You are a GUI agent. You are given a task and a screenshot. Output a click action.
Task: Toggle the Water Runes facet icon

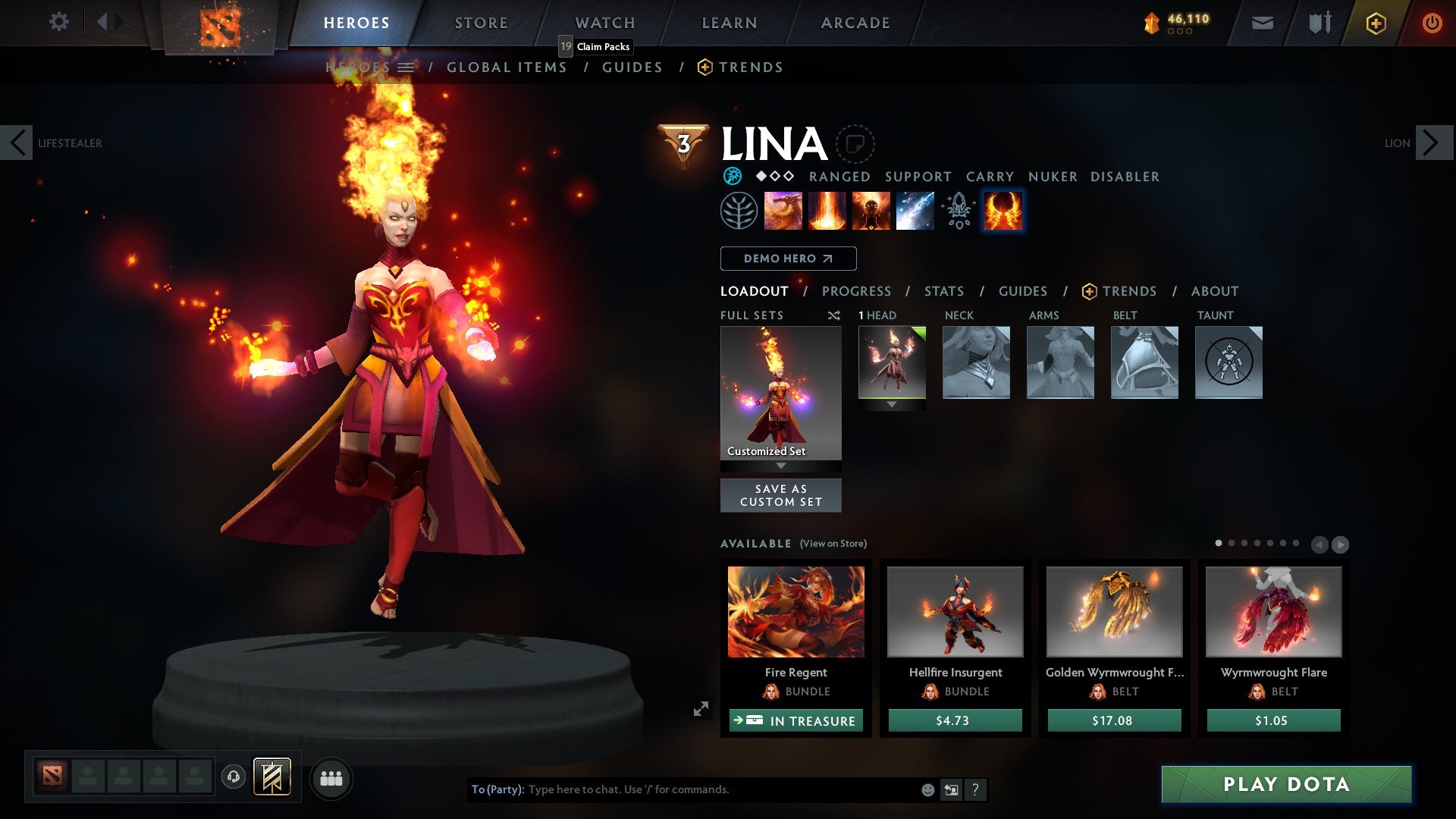(x=732, y=177)
